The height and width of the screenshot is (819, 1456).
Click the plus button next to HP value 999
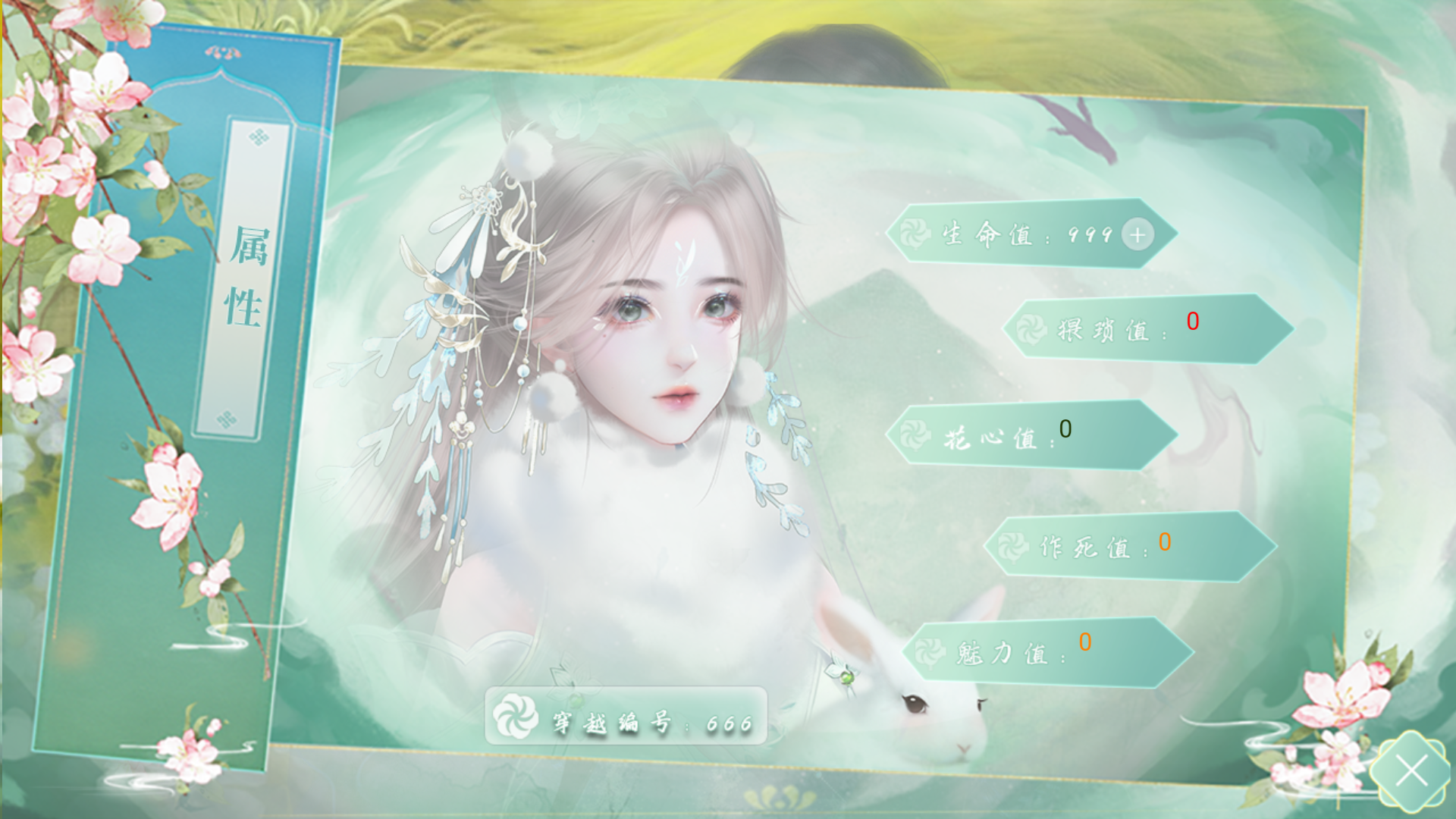click(x=1136, y=235)
